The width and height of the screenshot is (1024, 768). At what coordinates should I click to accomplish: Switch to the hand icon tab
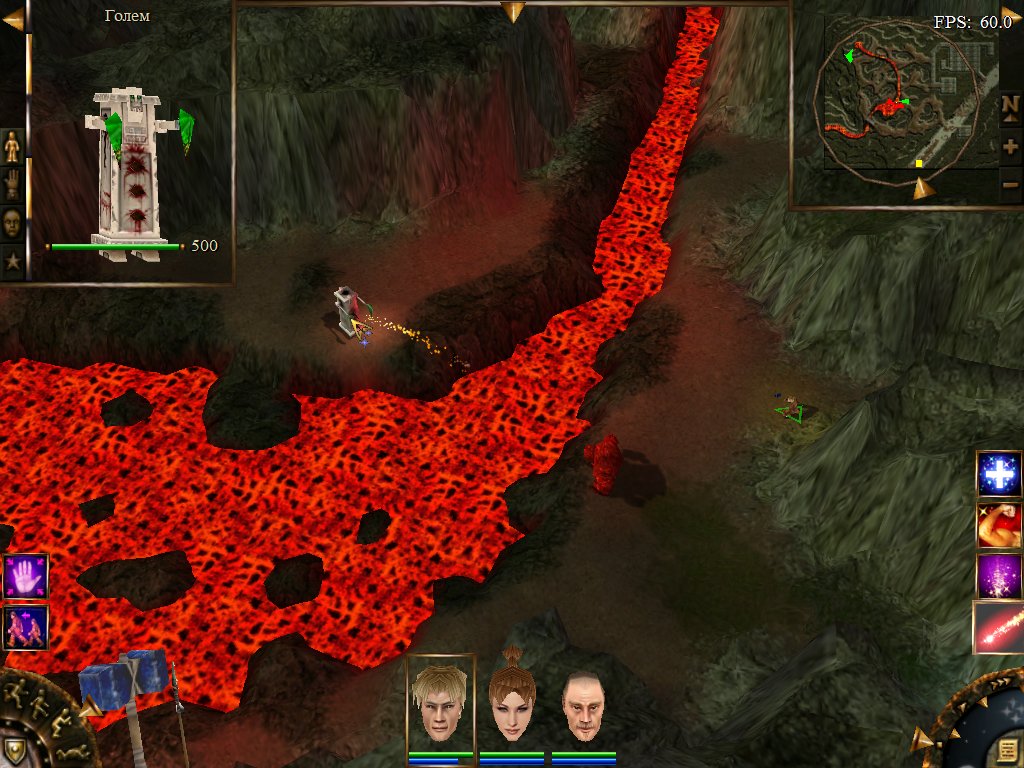tap(12, 184)
